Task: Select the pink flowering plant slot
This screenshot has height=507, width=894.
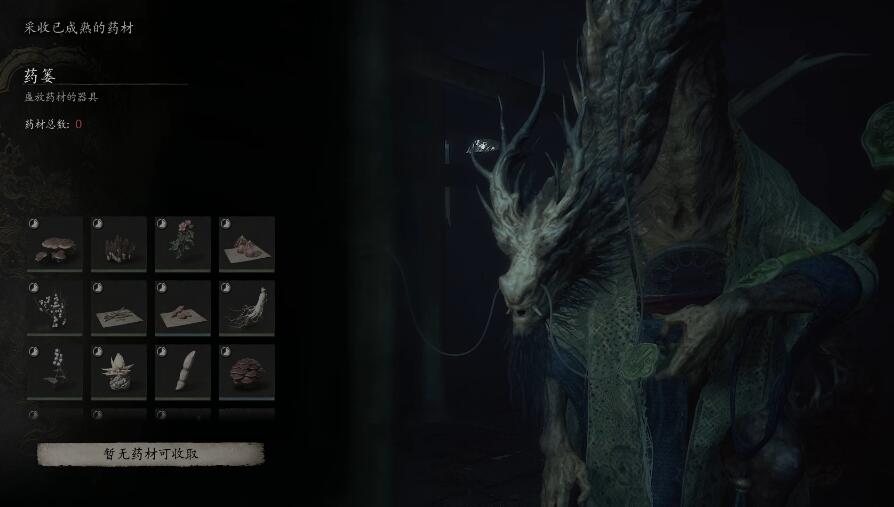Action: 183,244
